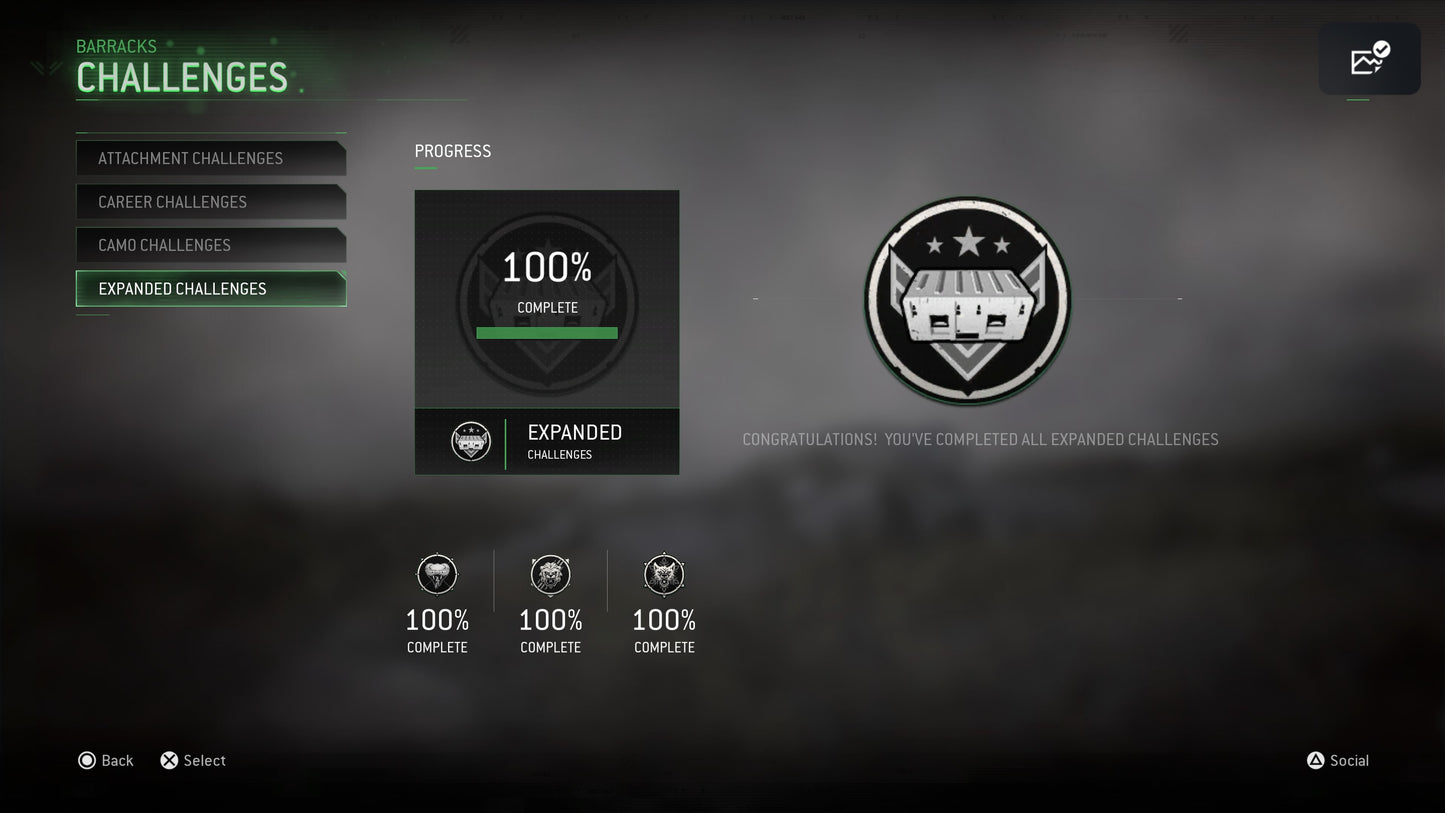Click the wolf emblem badge

click(x=664, y=575)
